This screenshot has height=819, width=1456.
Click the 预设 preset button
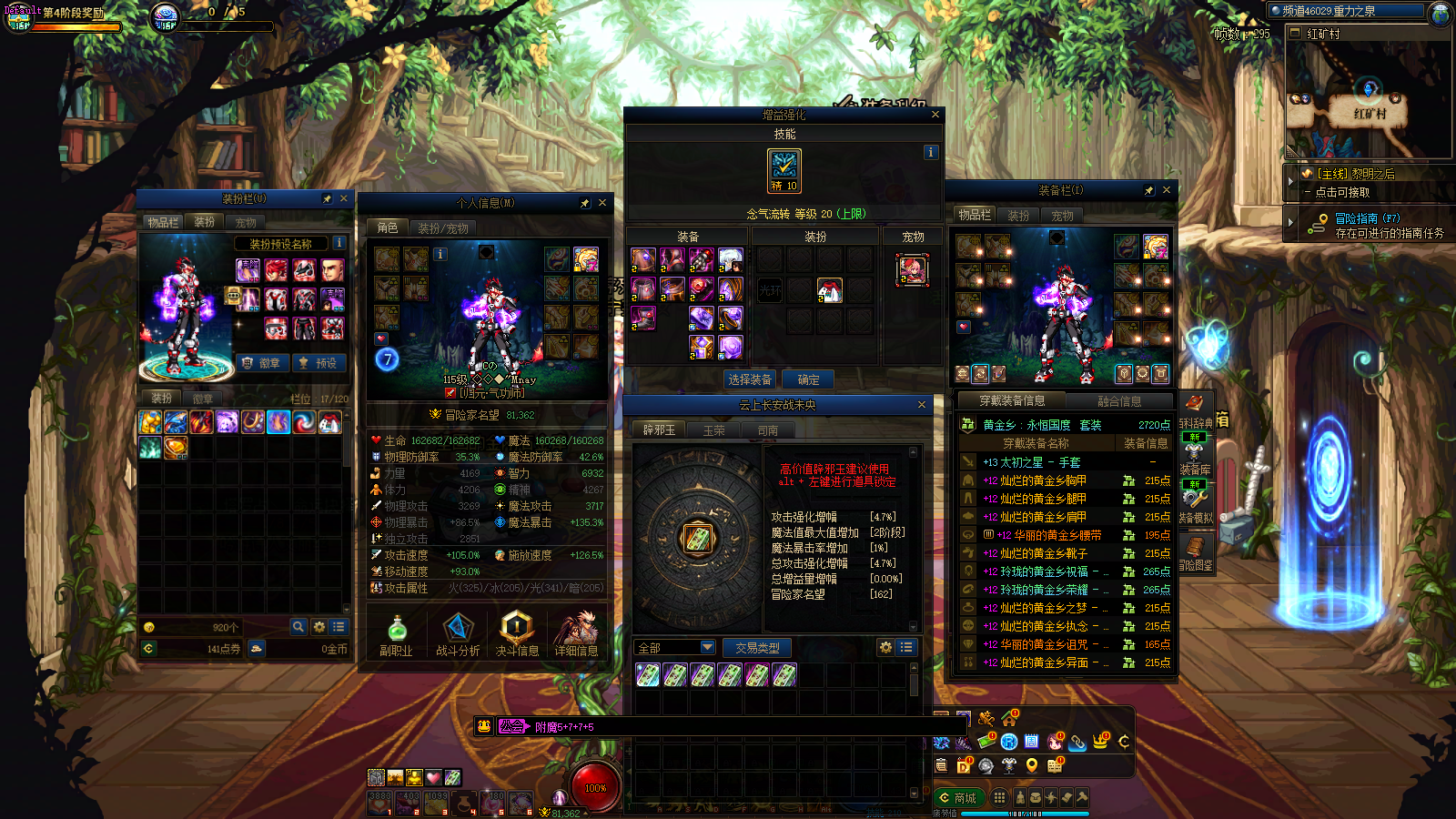tap(318, 363)
